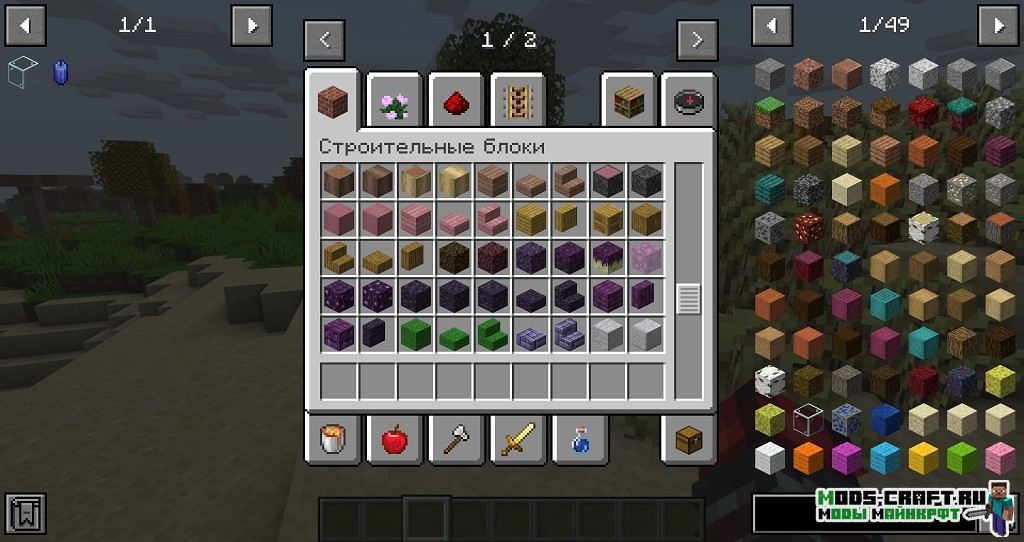Viewport: 1024px width, 542px height.
Task: Switch to the lava bucket tab
Action: coord(333,438)
